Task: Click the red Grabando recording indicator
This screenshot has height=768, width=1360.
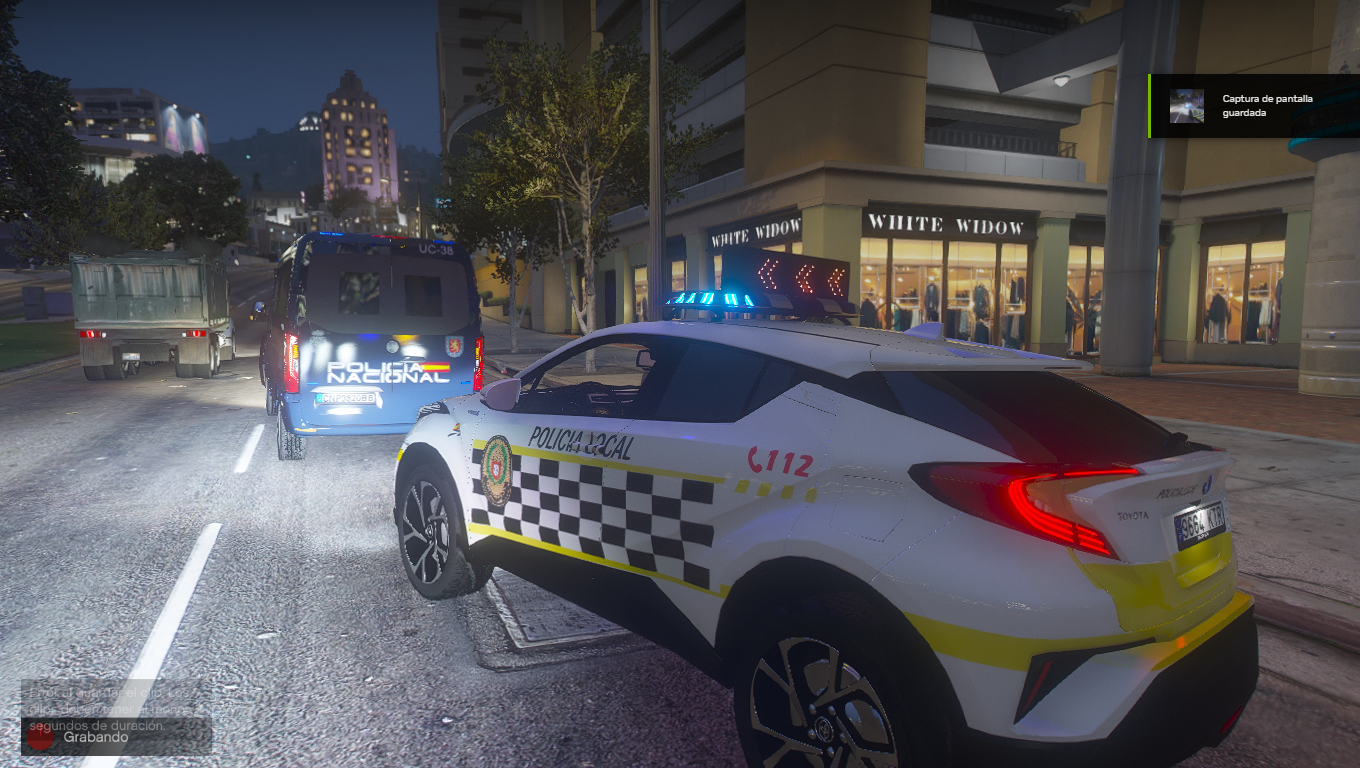Action: click(41, 737)
